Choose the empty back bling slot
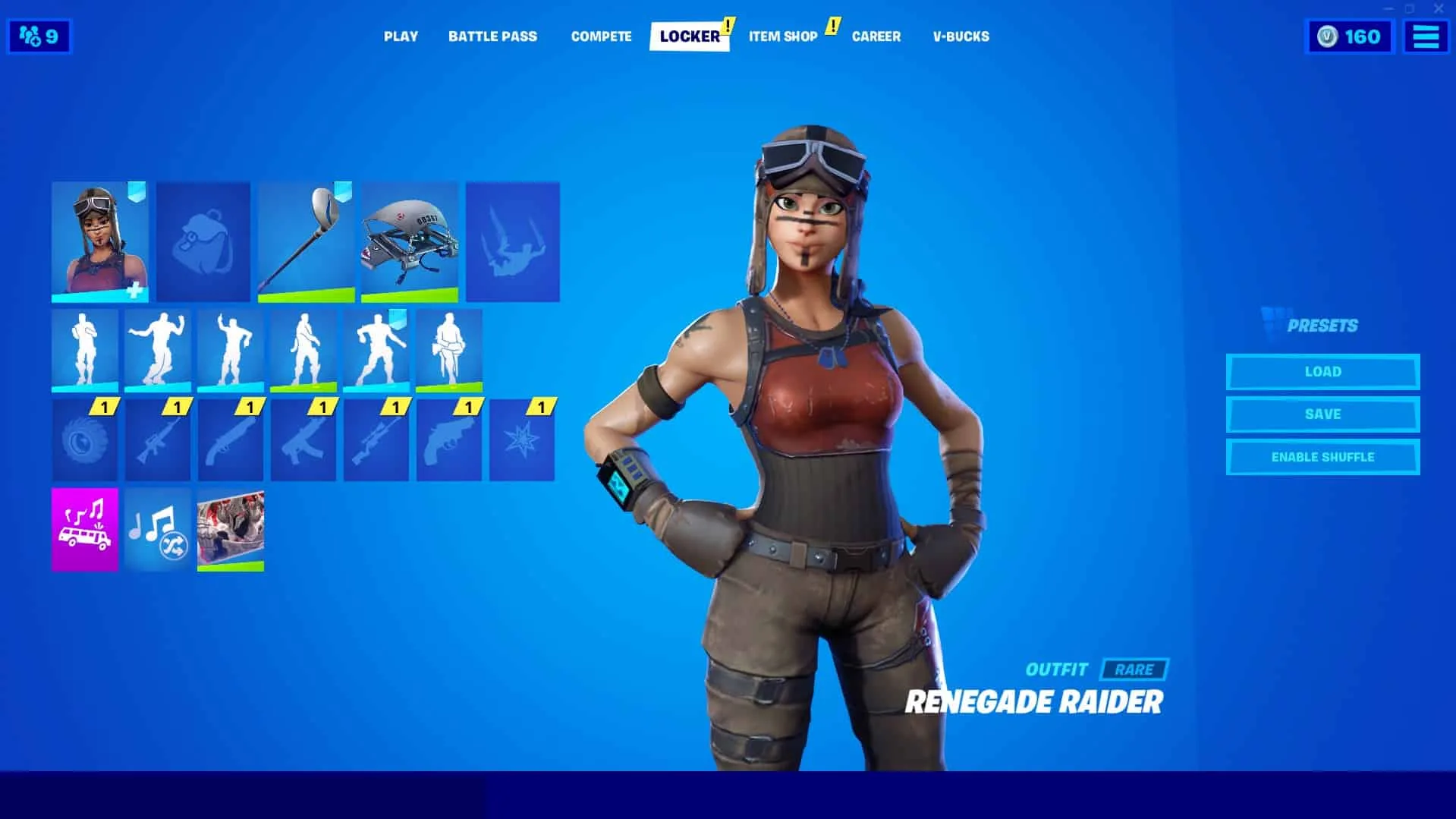Image resolution: width=1456 pixels, height=819 pixels. [203, 241]
